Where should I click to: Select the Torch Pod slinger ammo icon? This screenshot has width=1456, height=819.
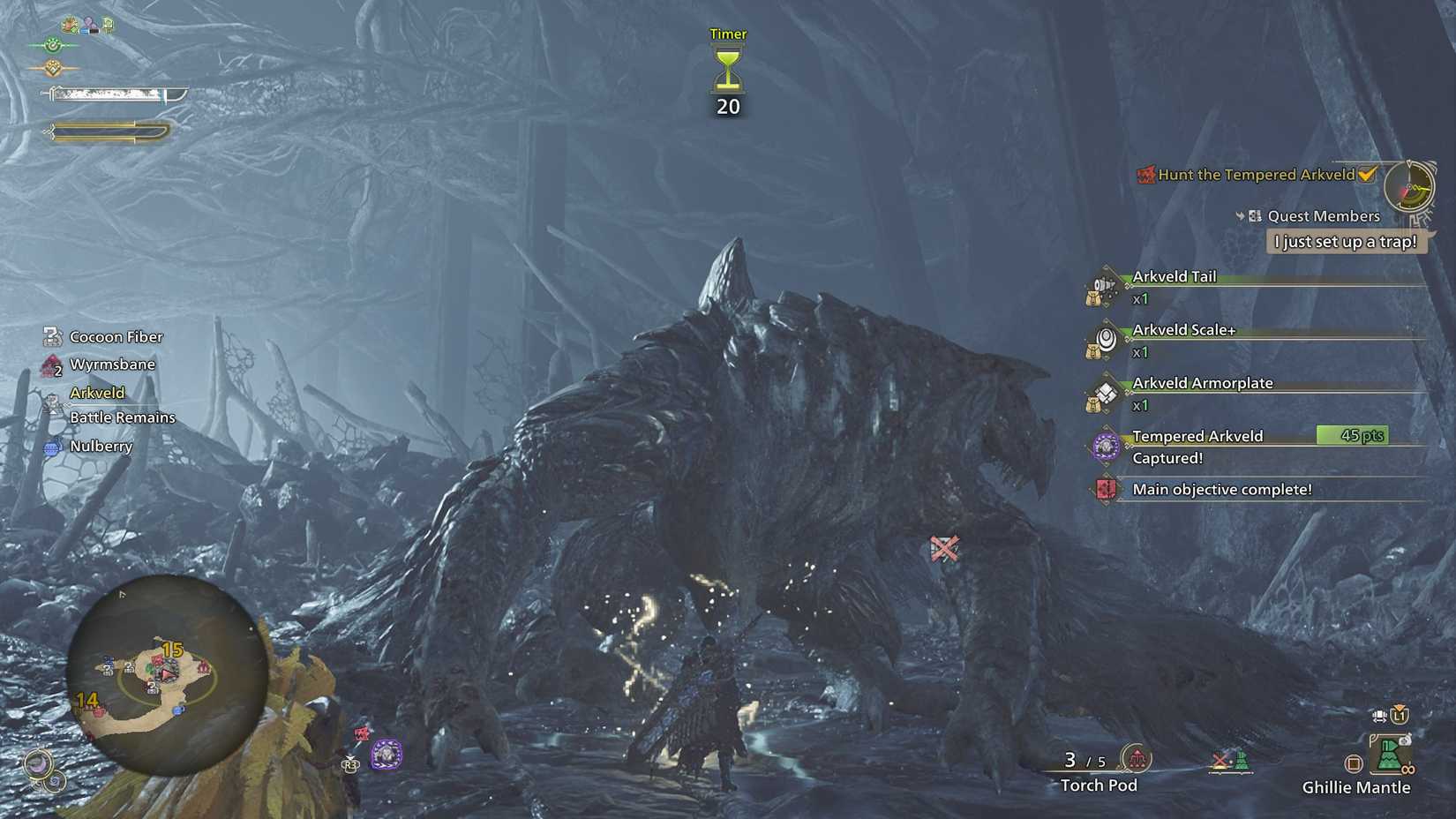(1137, 757)
